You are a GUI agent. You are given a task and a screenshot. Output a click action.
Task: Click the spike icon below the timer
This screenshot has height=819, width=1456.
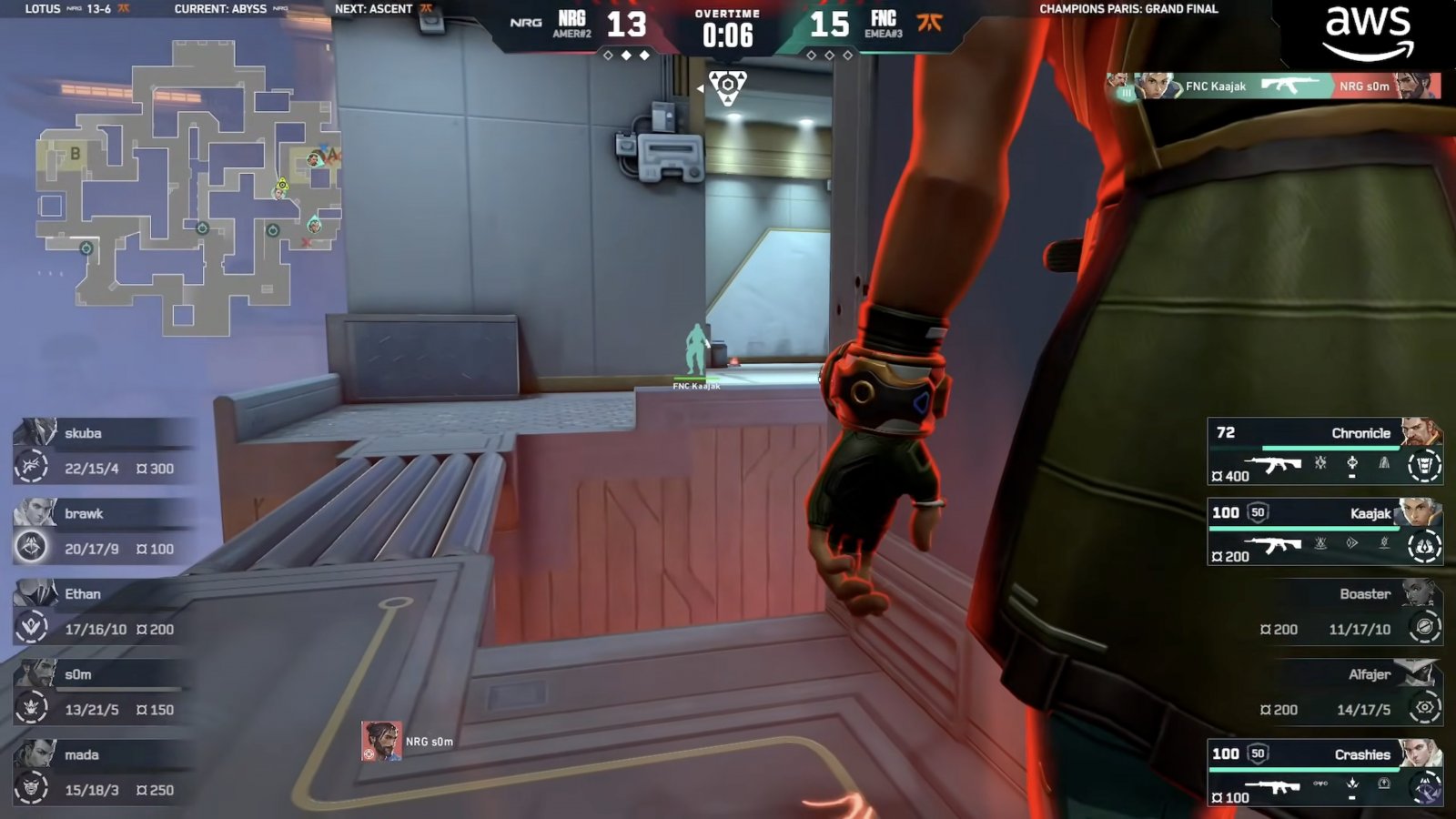click(x=727, y=87)
